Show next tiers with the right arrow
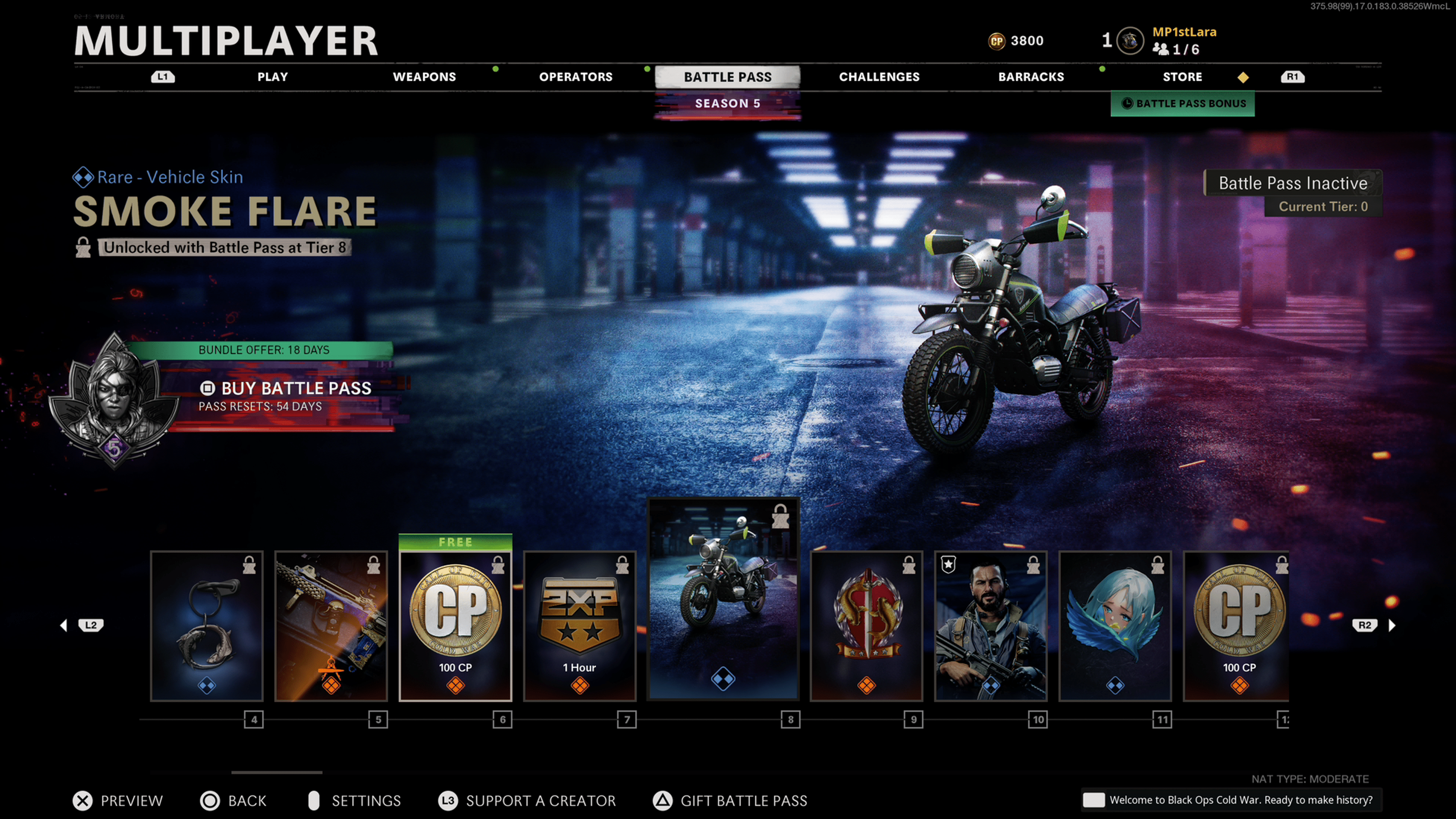The width and height of the screenshot is (1456, 819). [1392, 625]
